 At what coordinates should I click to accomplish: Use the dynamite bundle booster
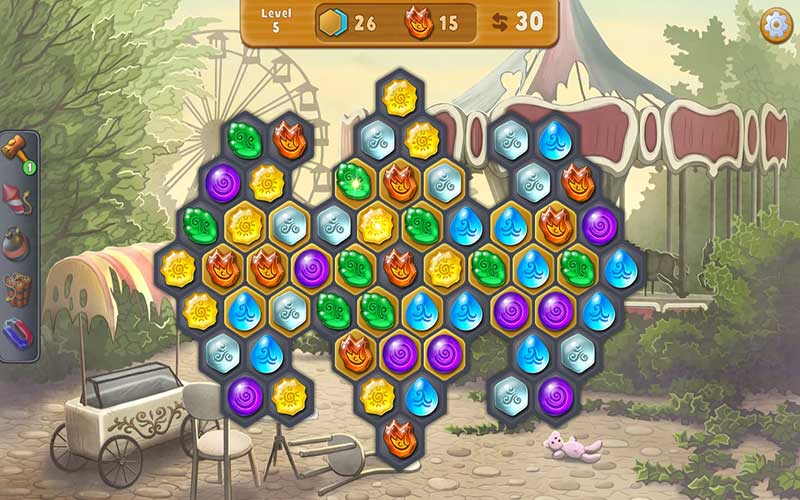click(x=18, y=288)
